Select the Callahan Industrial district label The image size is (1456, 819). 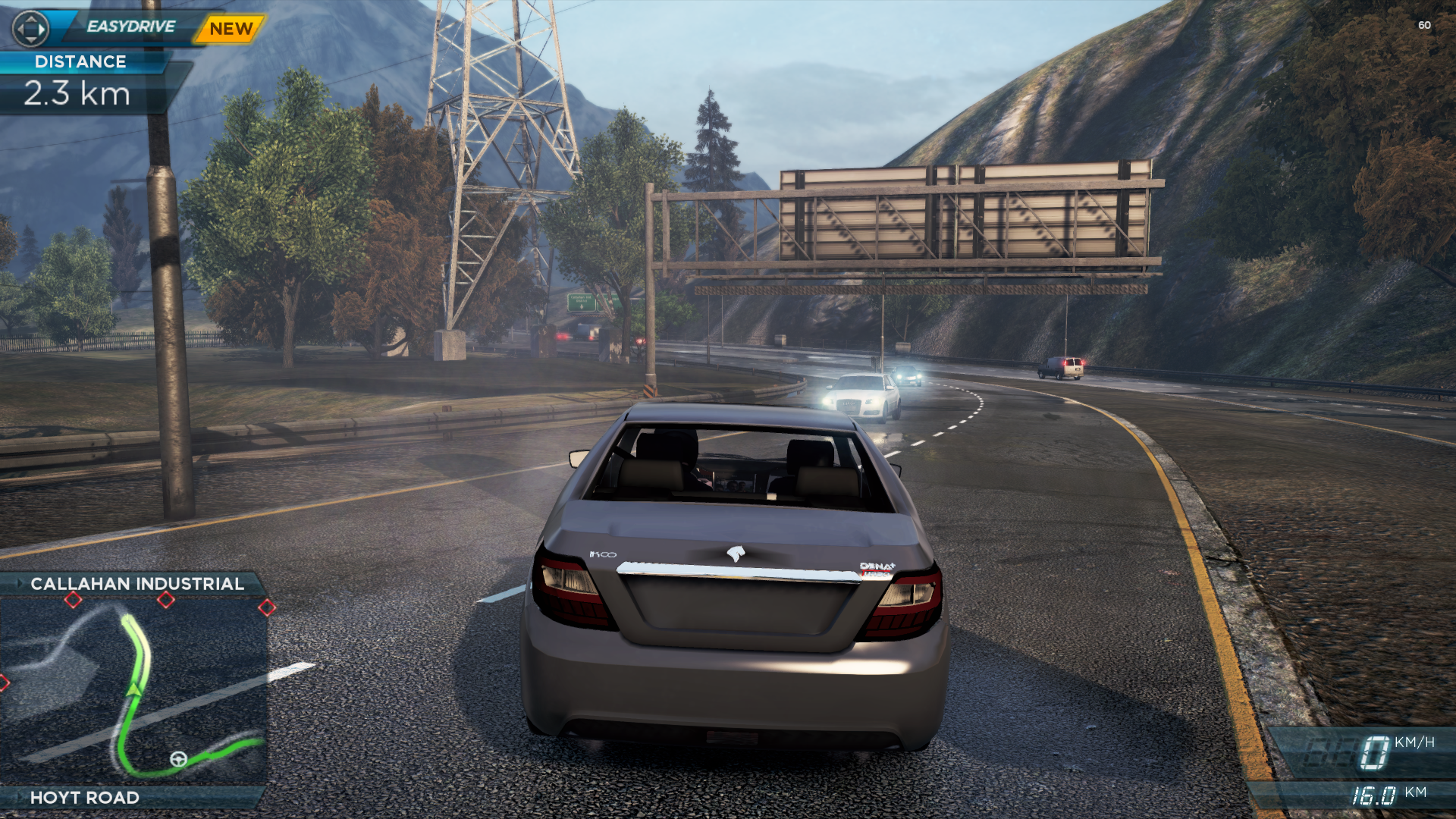(x=136, y=584)
